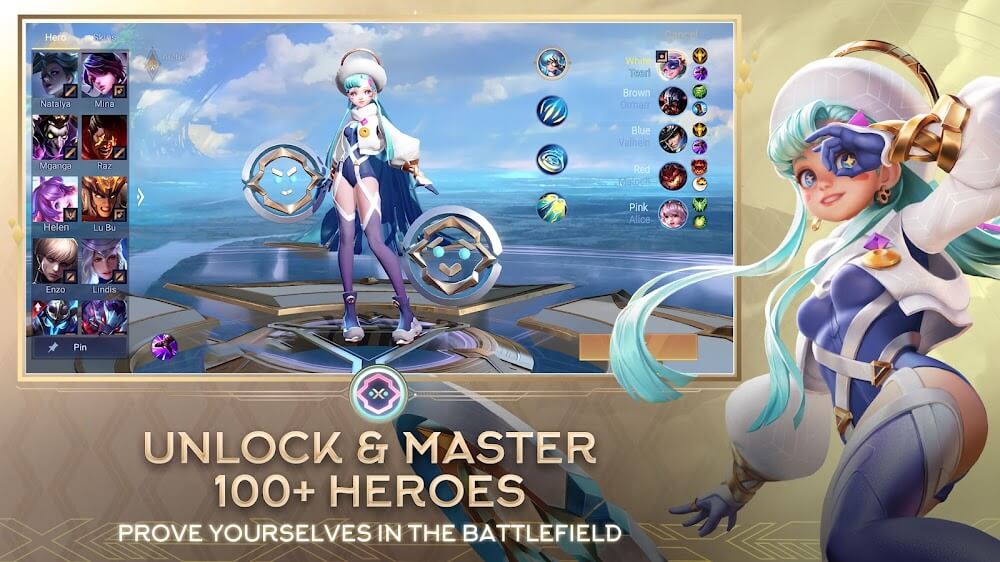Expand the hero list with the arrow

(140, 196)
